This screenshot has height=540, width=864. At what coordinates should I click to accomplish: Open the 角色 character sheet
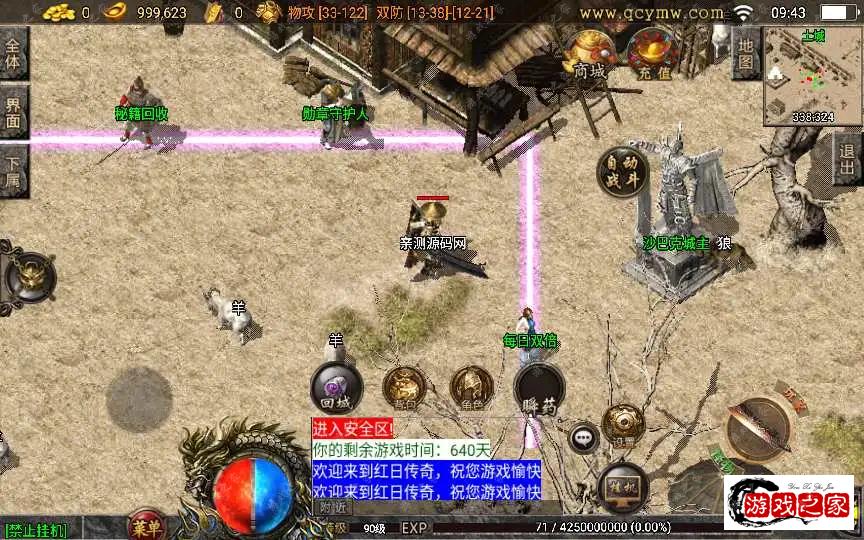pos(471,389)
